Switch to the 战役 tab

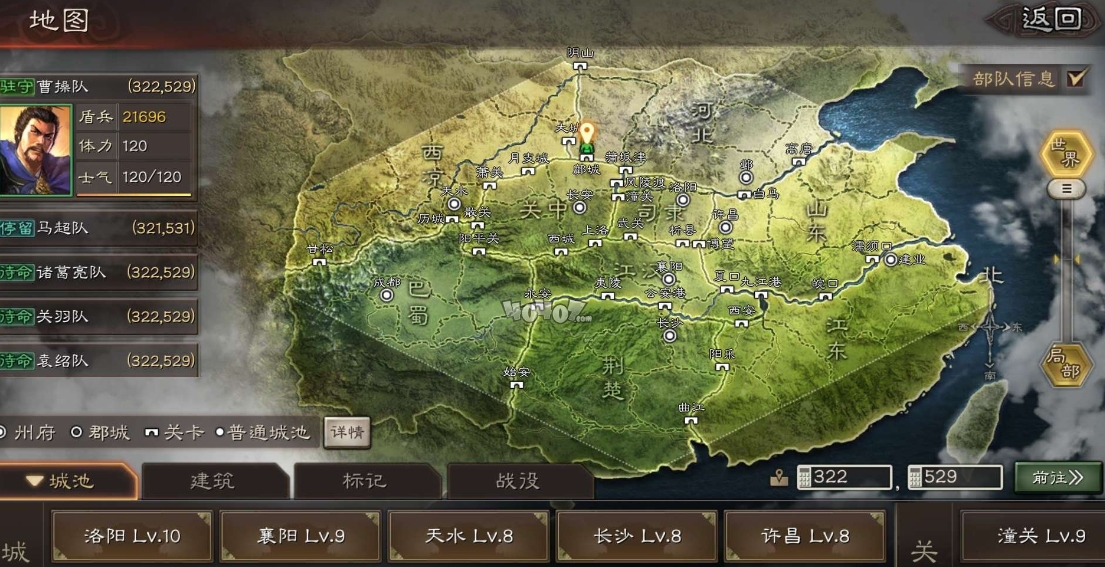[517, 481]
